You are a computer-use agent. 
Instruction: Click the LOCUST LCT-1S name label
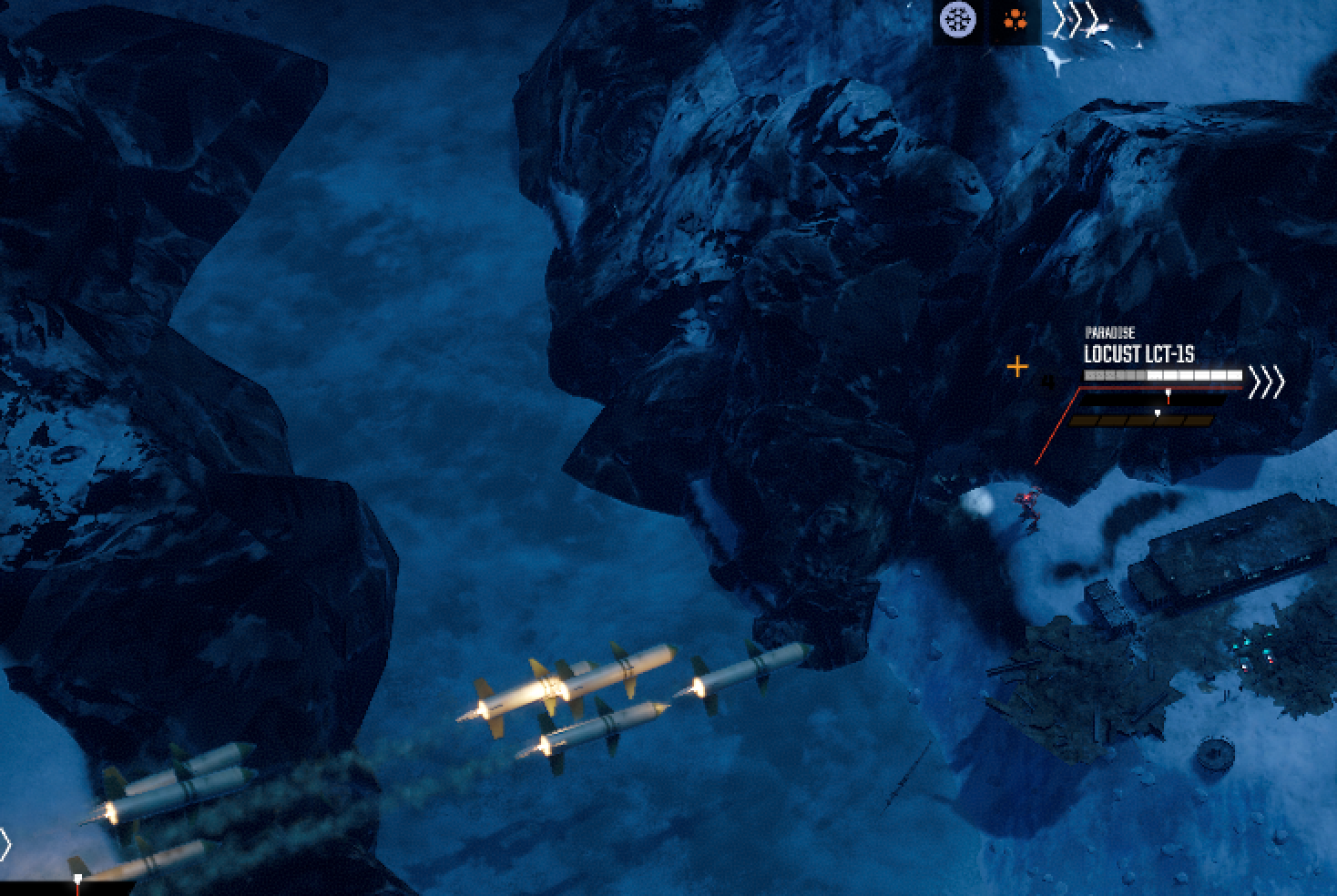[x=1139, y=352]
